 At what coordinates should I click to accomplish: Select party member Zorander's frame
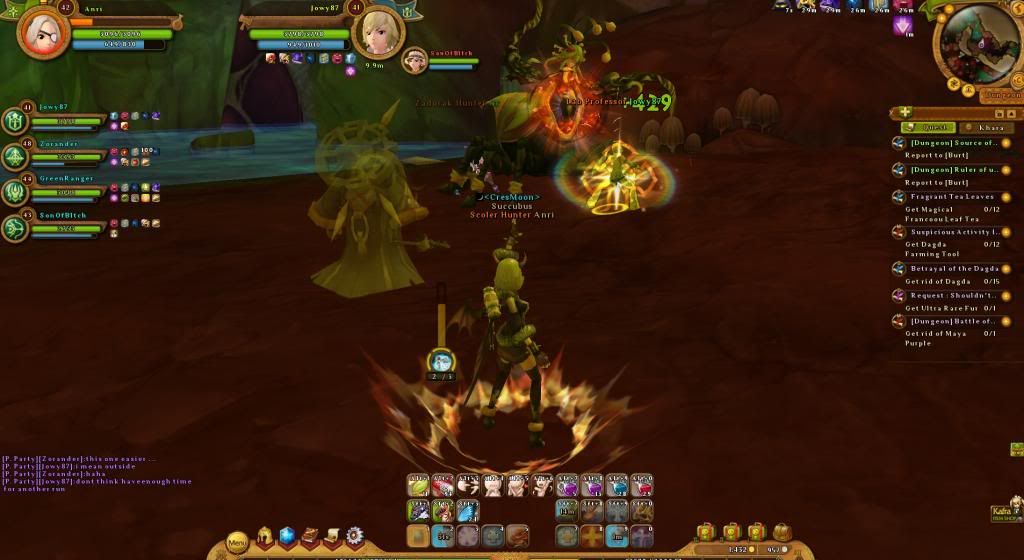point(60,155)
